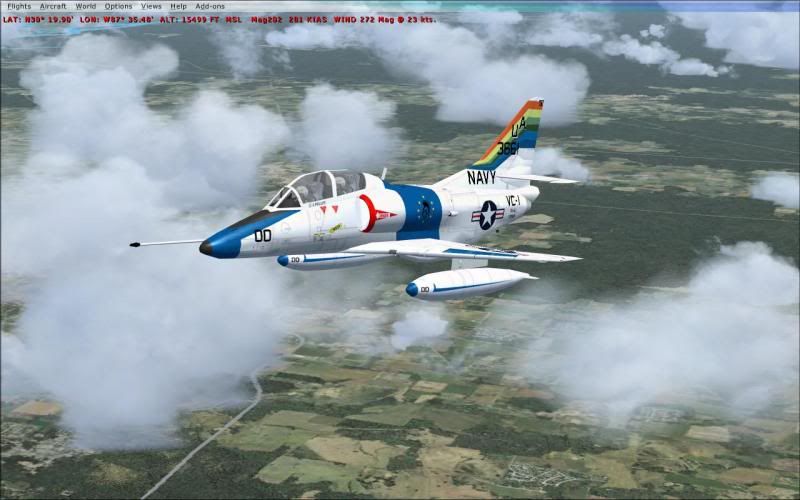The width and height of the screenshot is (800, 500).
Task: Open the Add-ons menu
Action: click(x=210, y=6)
